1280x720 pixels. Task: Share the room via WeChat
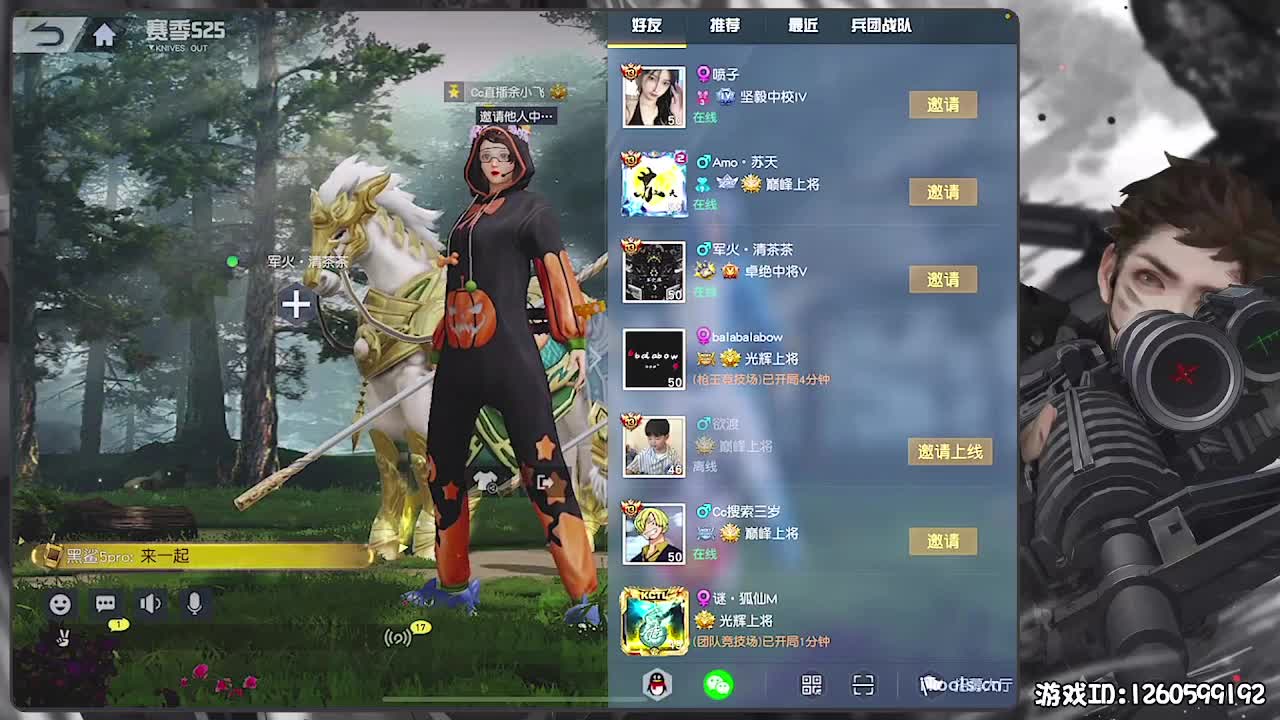719,686
